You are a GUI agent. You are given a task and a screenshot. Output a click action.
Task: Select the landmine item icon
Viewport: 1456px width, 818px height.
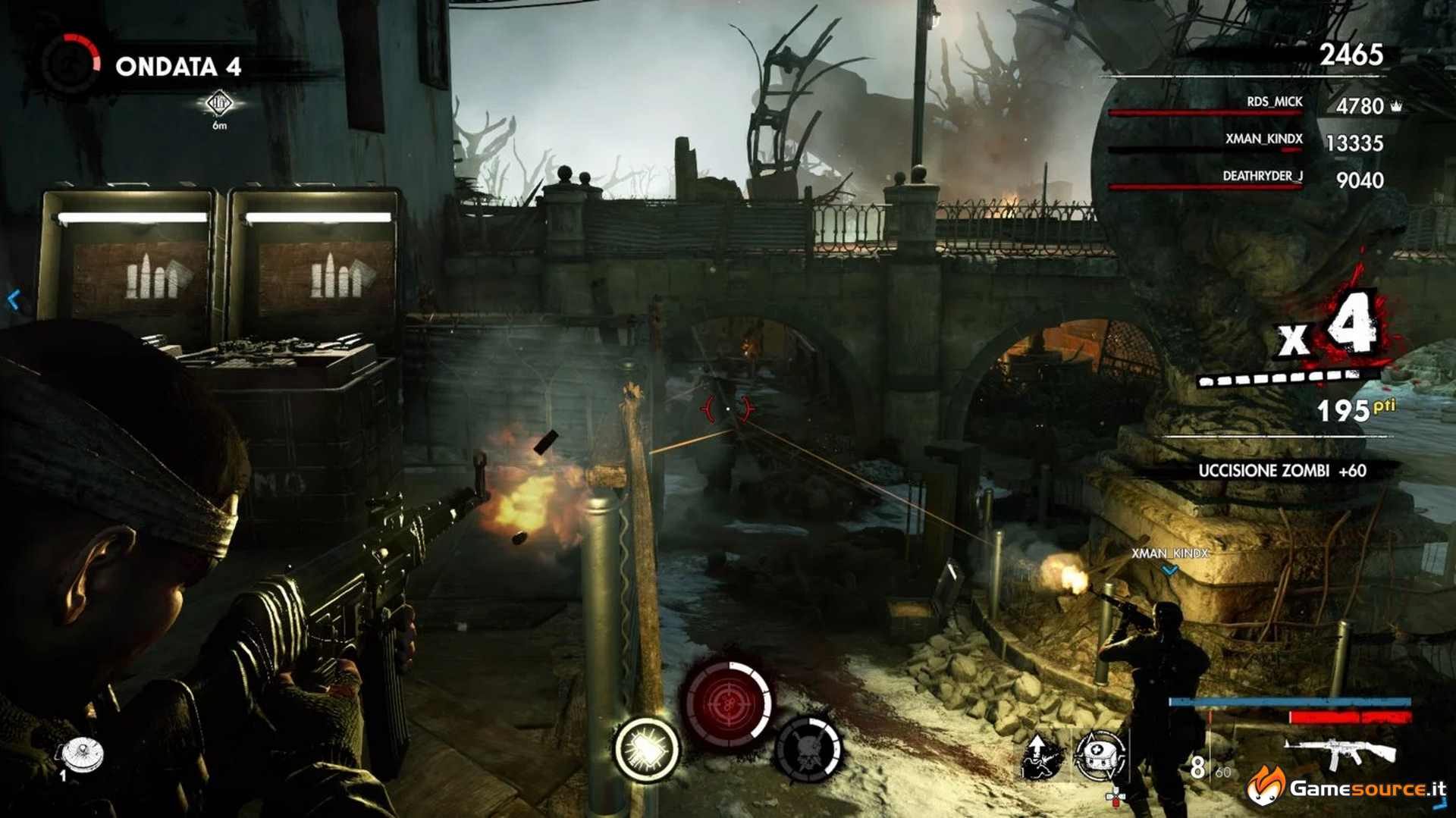(x=83, y=753)
